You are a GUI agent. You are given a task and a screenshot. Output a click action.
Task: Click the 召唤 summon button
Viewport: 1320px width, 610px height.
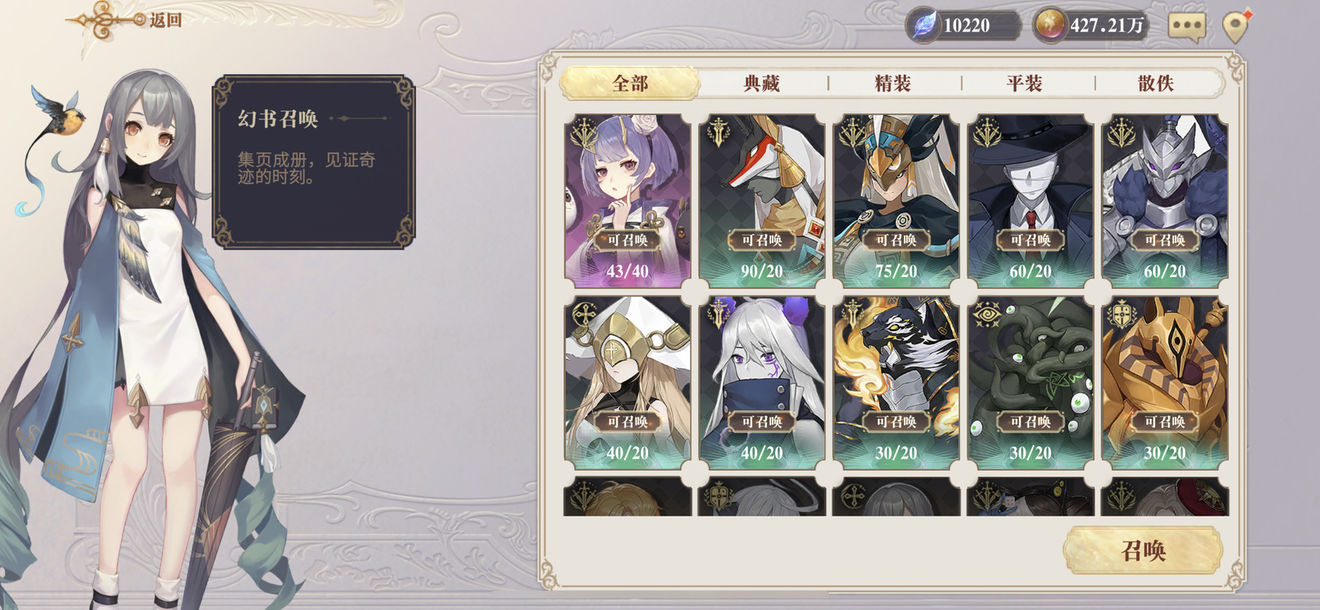click(1142, 551)
